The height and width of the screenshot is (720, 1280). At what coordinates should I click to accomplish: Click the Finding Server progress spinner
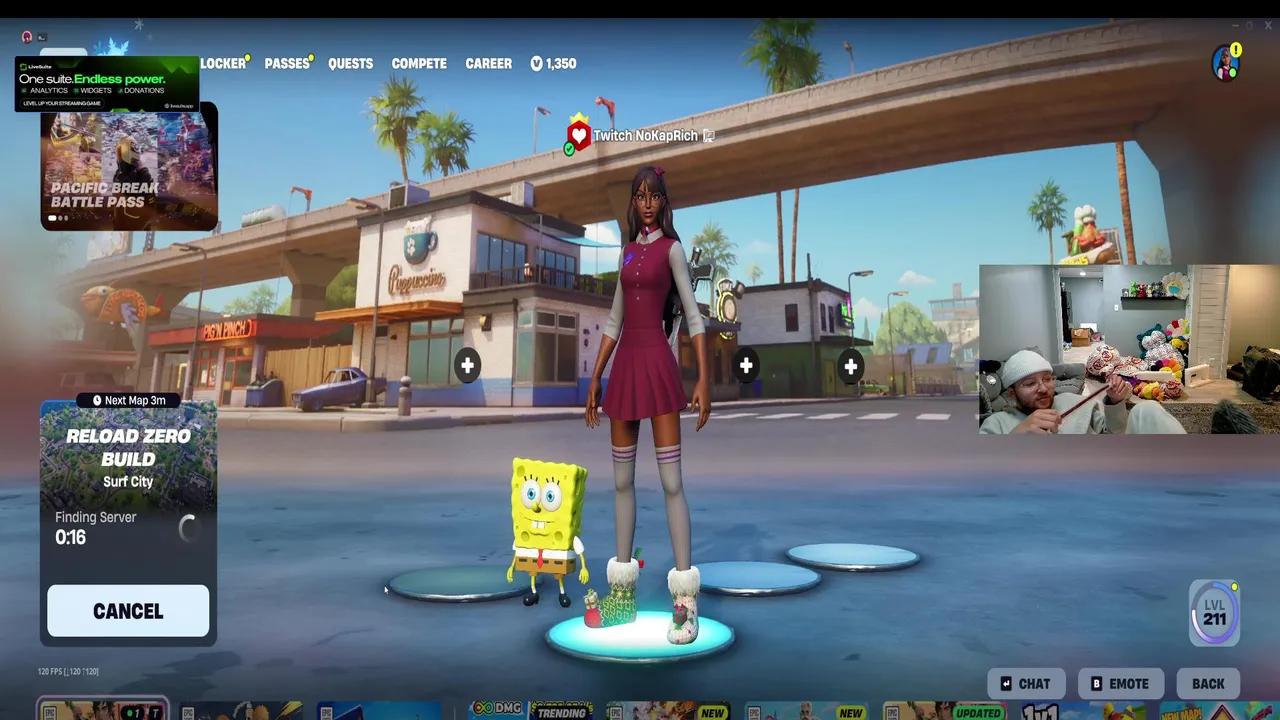(189, 528)
